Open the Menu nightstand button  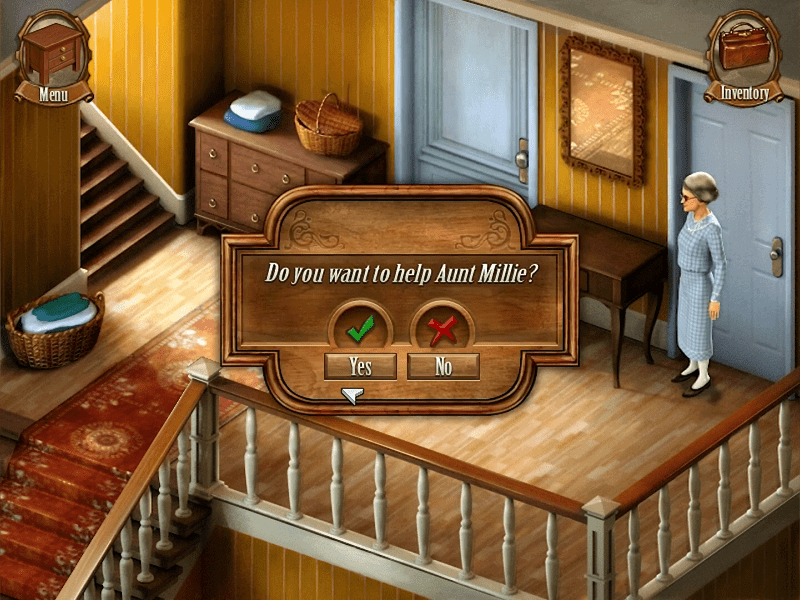pyautogui.click(x=53, y=55)
